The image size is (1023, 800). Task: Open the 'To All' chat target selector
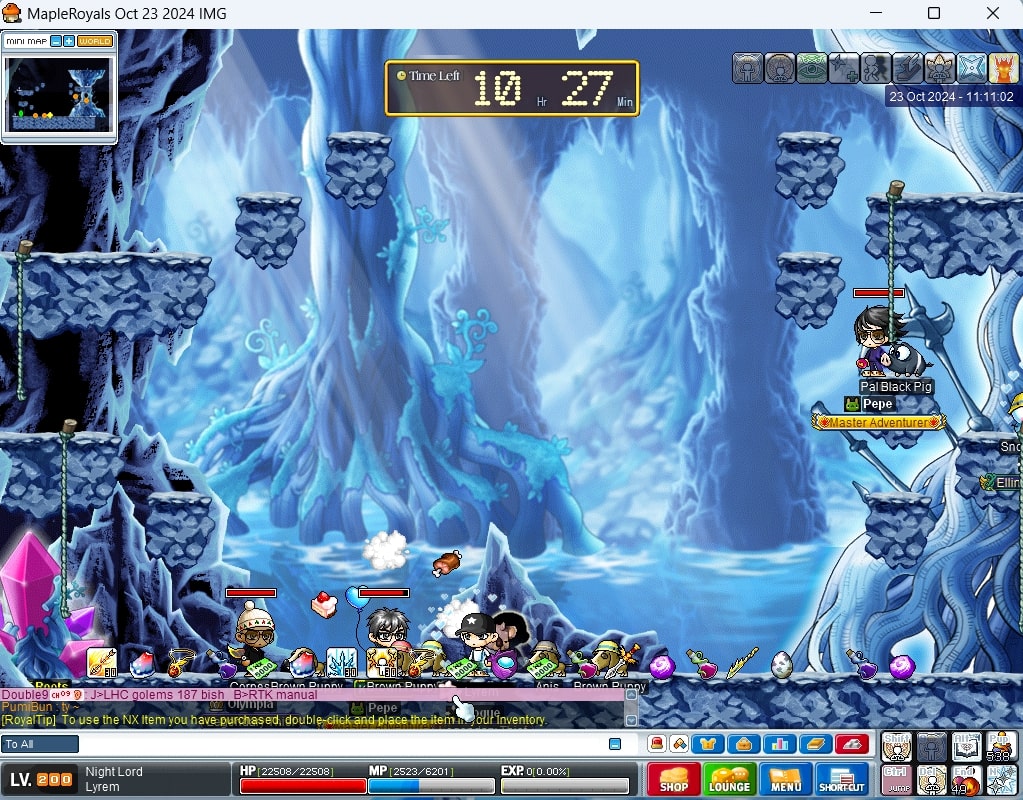pos(40,744)
